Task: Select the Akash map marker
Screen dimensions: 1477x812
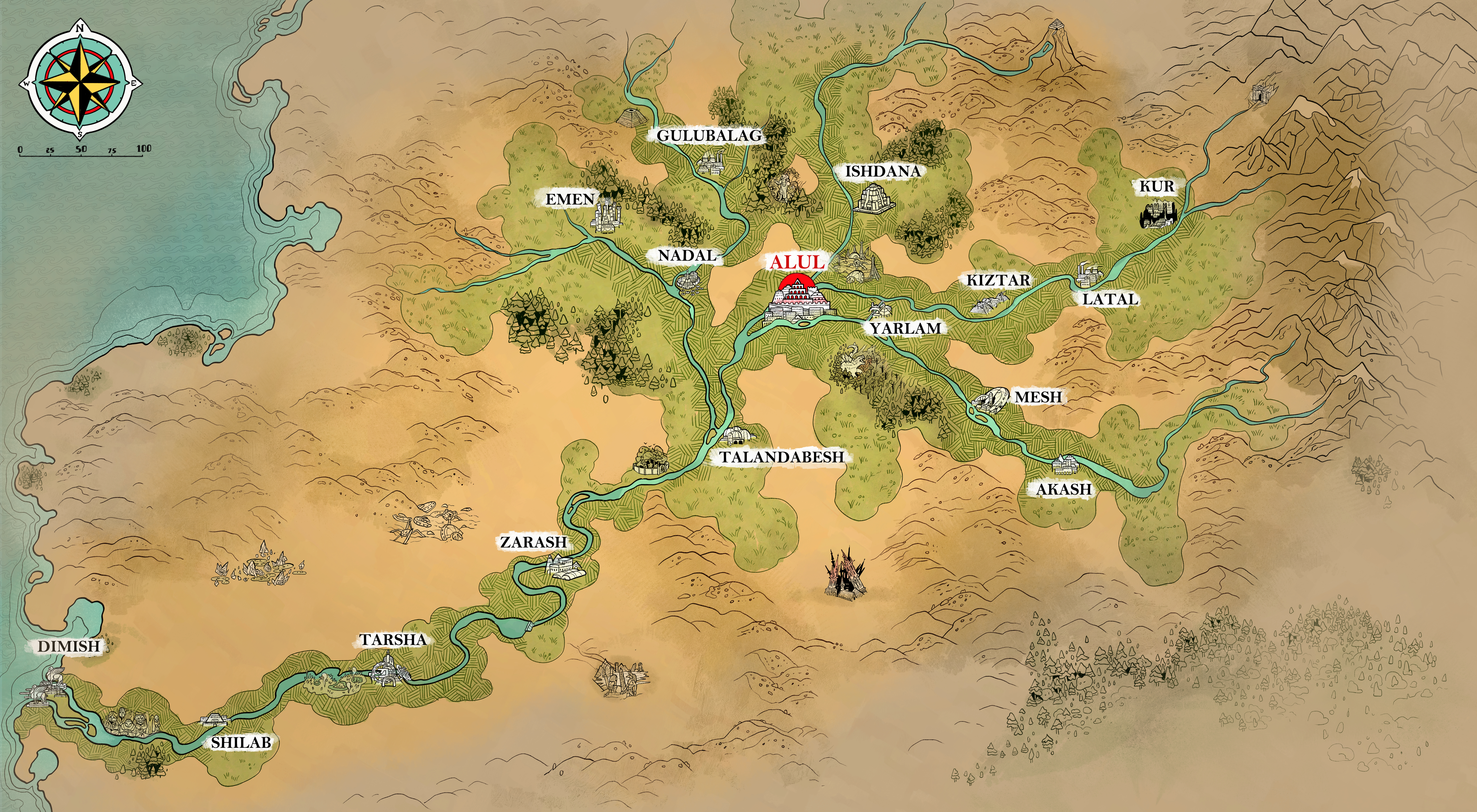Action: 1064,489
